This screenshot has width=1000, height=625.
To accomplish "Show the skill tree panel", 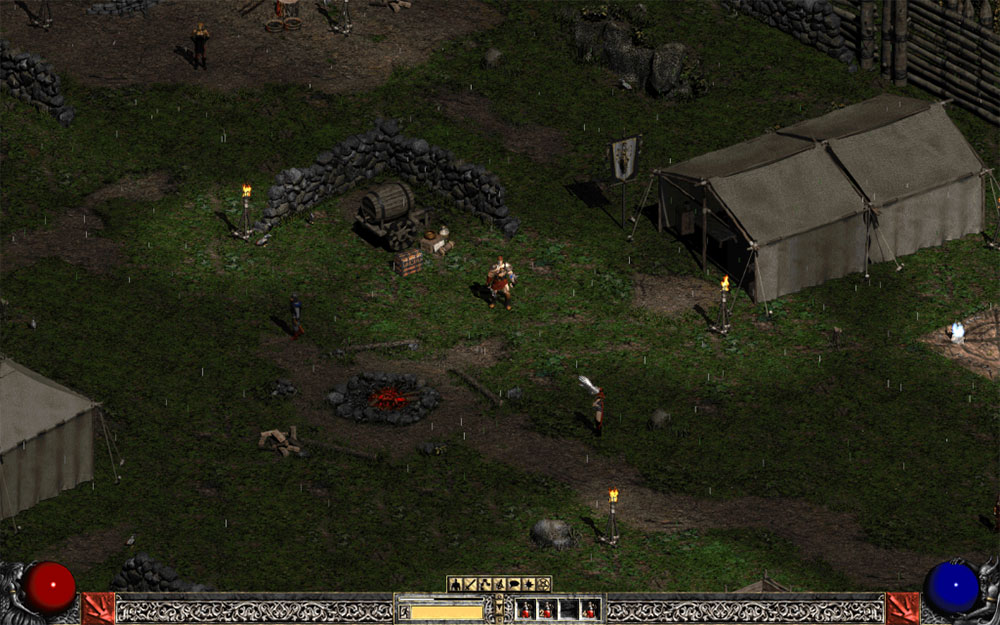I will point(485,584).
